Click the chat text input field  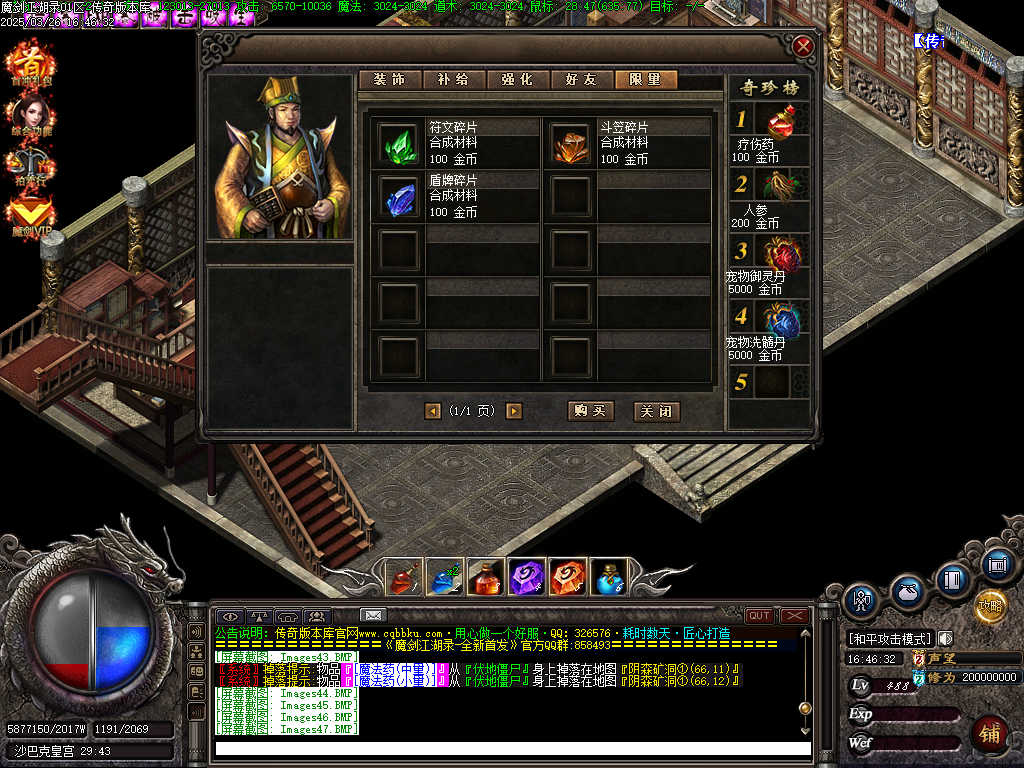(512, 749)
